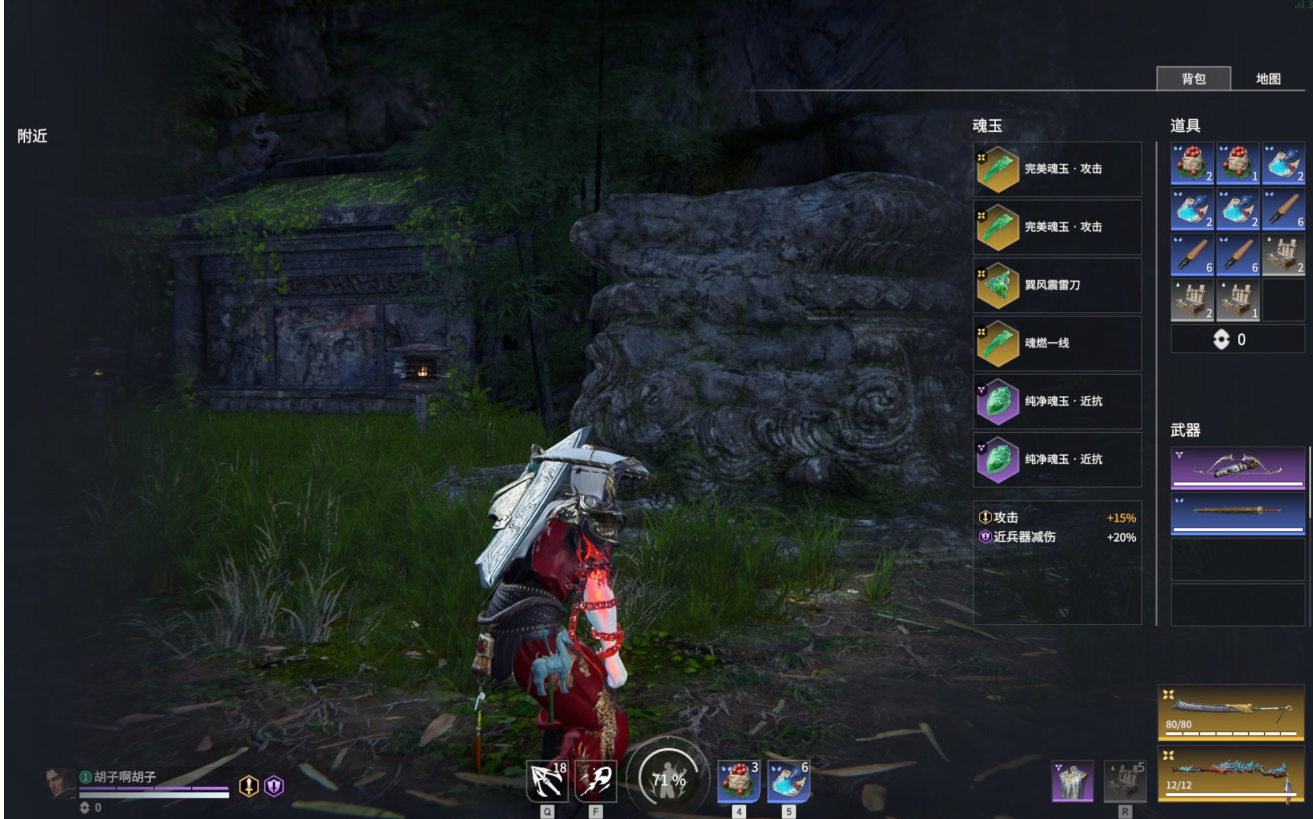Use the blue armor powder hotbar item
Viewport: 1313px width, 819px height.
pyautogui.click(x=788, y=781)
